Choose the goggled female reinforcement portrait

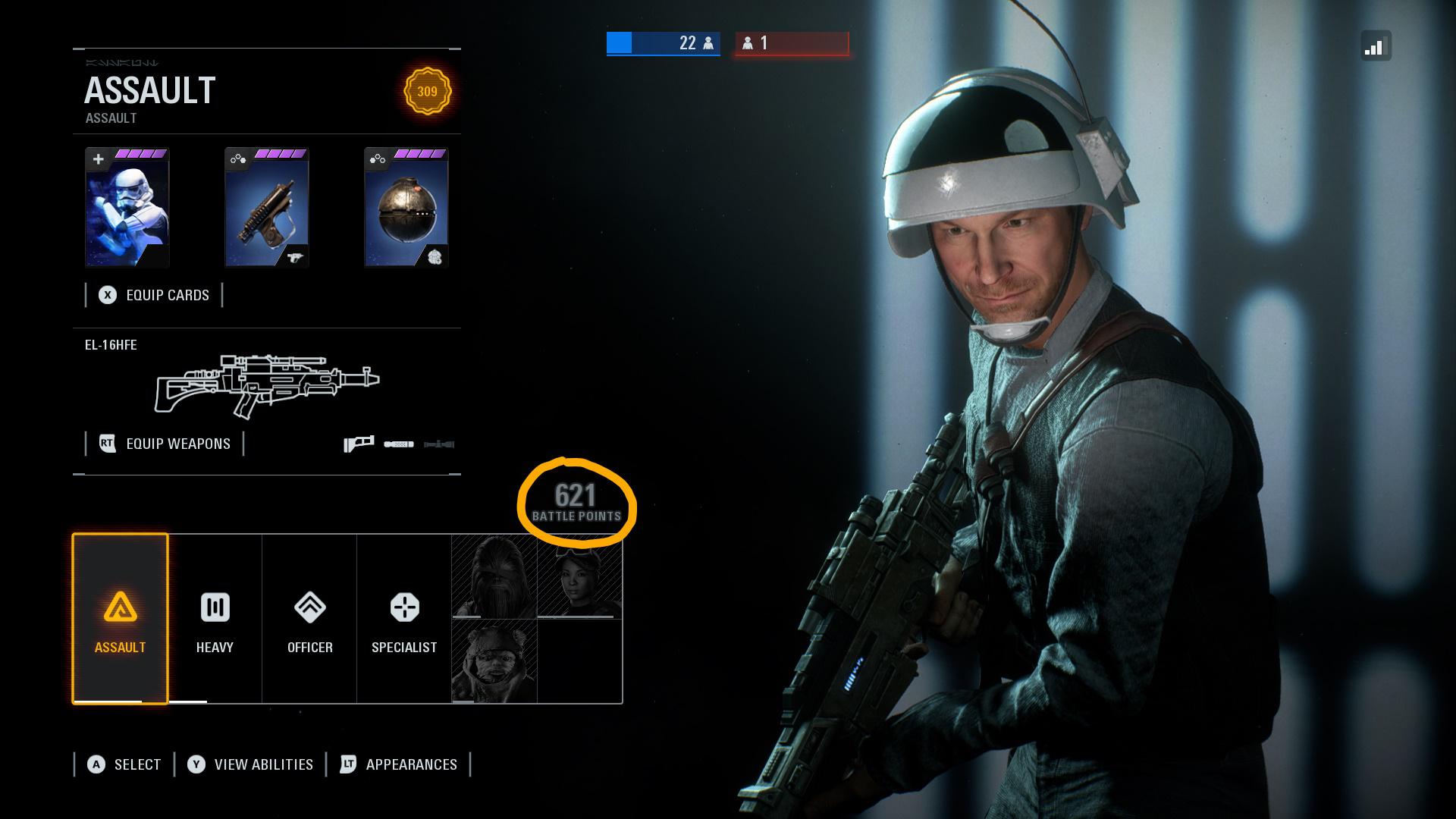(579, 577)
